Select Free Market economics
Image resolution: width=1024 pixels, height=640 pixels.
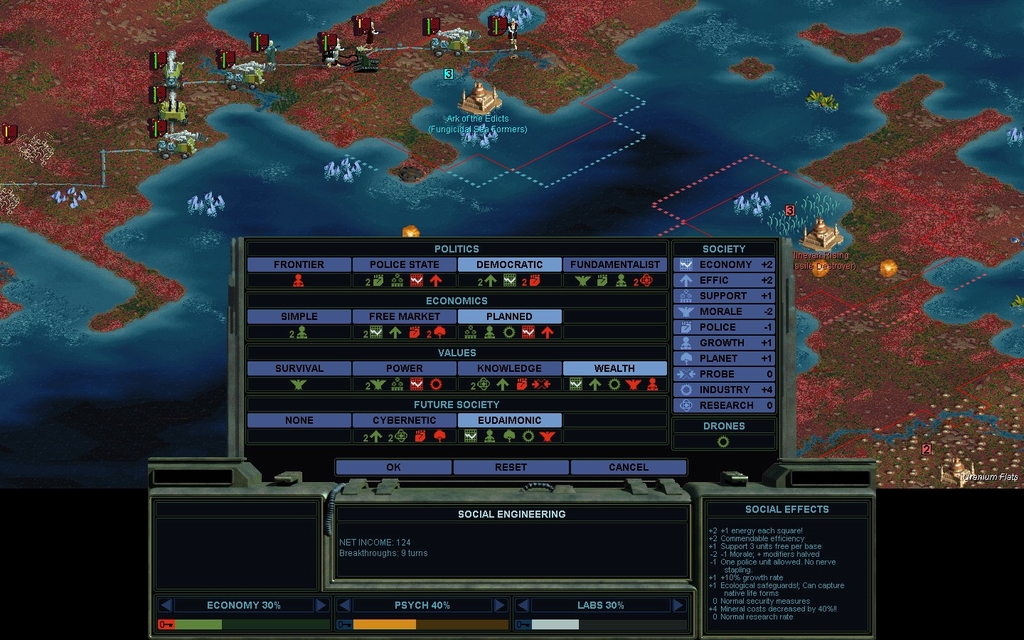(x=404, y=317)
